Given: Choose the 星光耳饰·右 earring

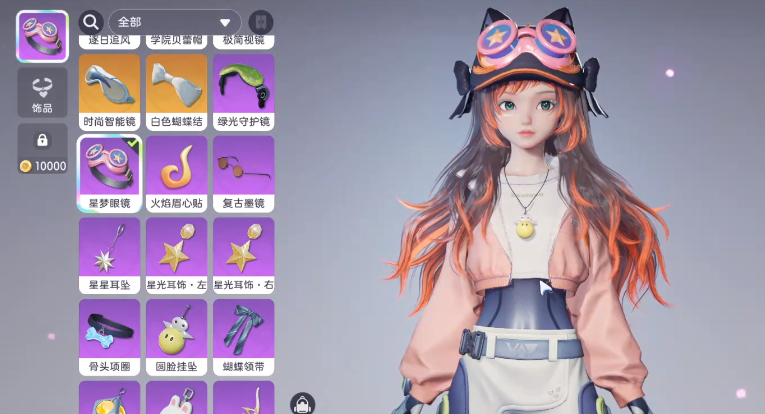Looking at the screenshot, I should tap(243, 255).
